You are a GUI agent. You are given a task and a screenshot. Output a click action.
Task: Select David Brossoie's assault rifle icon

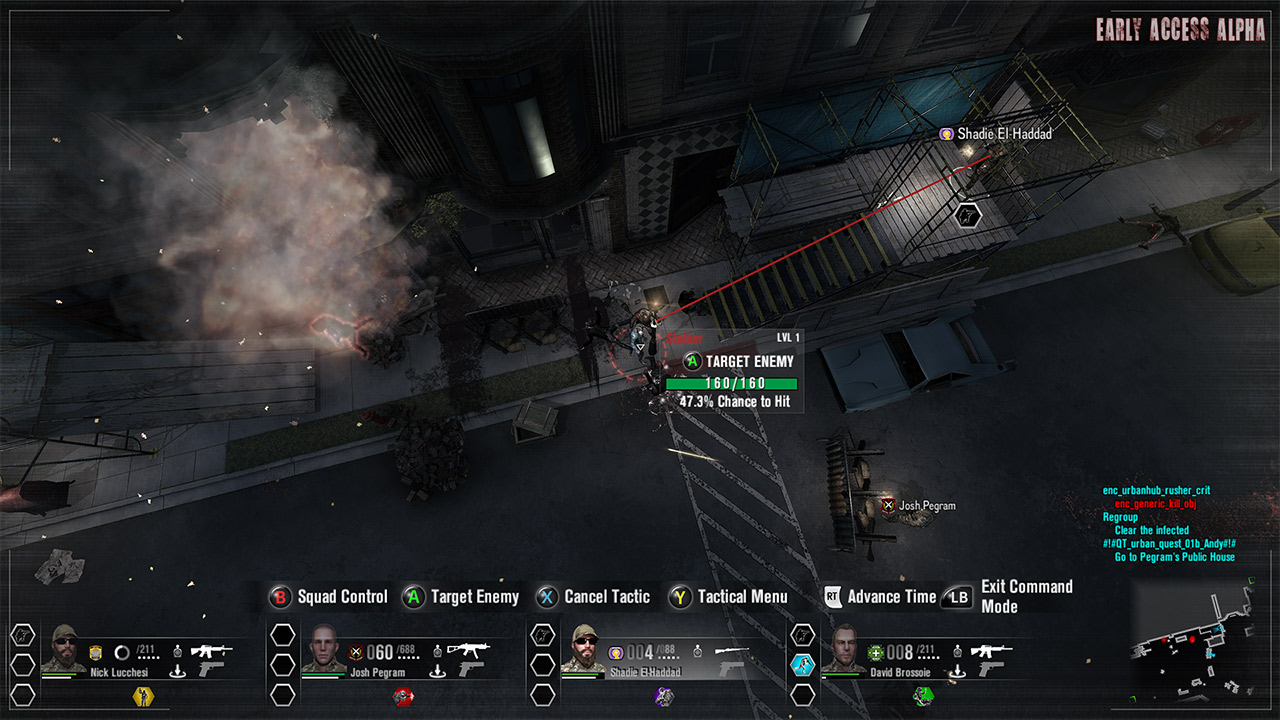point(989,650)
